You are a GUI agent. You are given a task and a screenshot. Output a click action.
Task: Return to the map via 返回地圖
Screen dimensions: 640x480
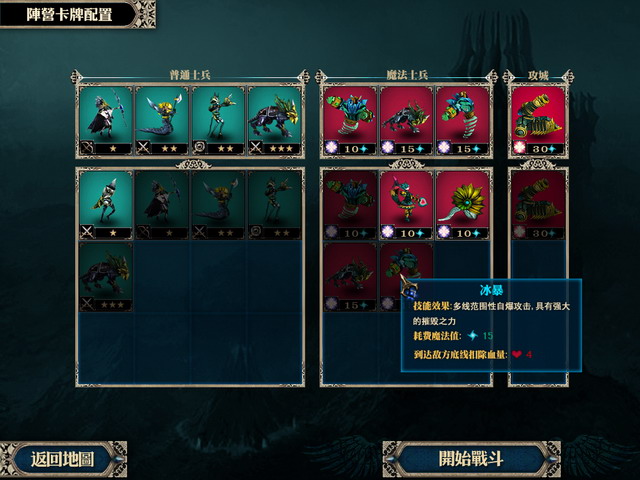63,459
